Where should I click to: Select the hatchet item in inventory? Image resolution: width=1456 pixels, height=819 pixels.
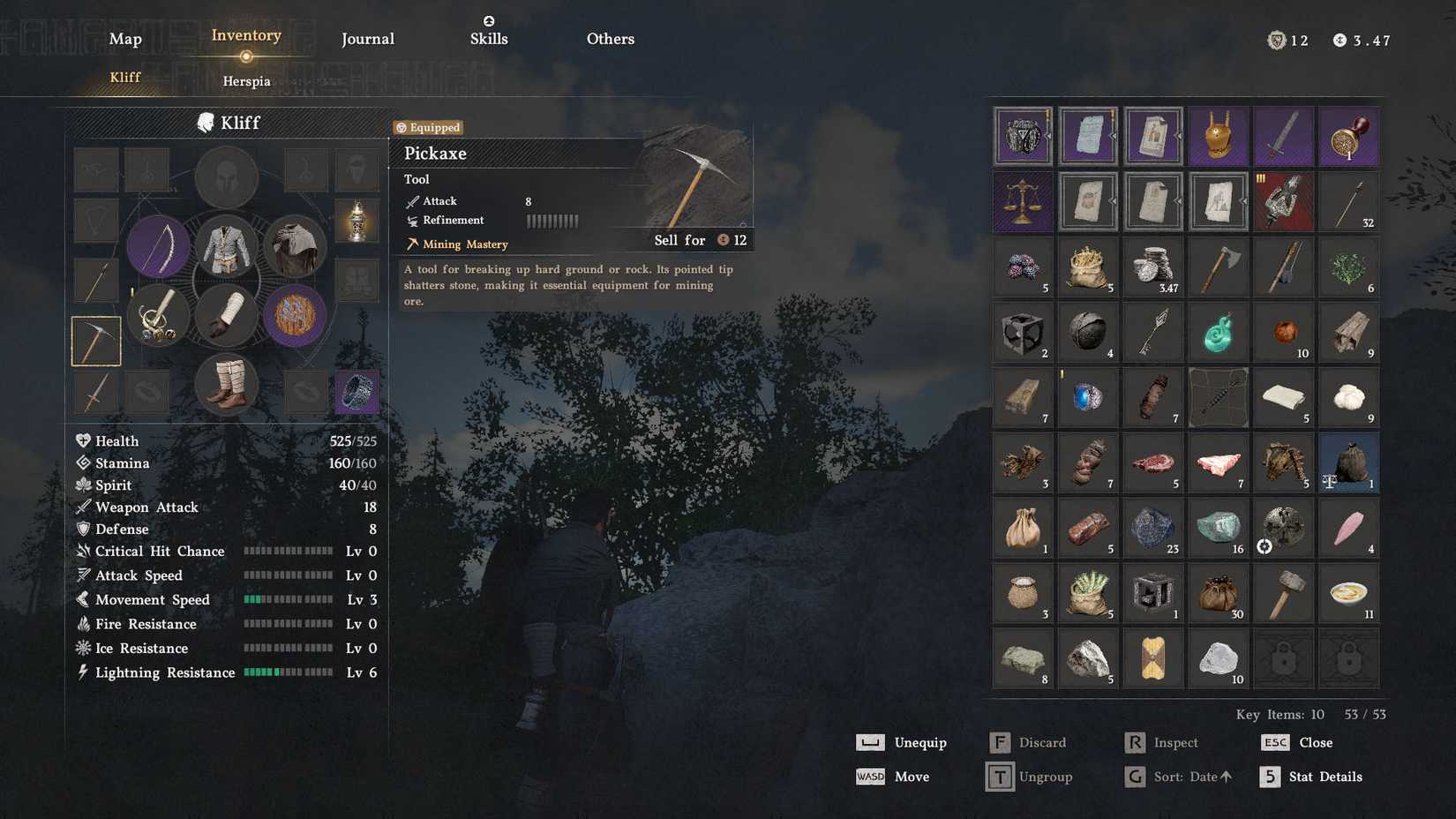pyautogui.click(x=1219, y=267)
